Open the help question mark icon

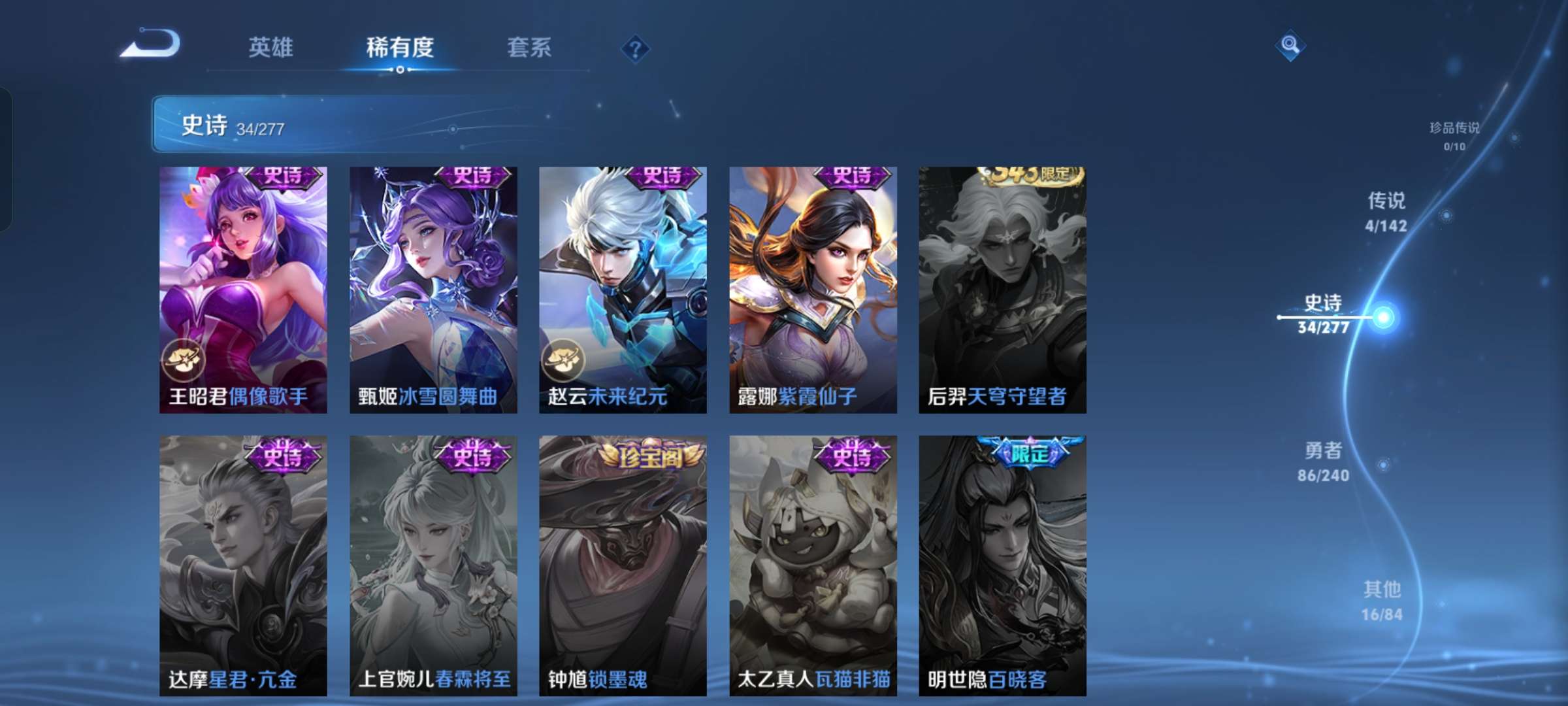[636, 48]
